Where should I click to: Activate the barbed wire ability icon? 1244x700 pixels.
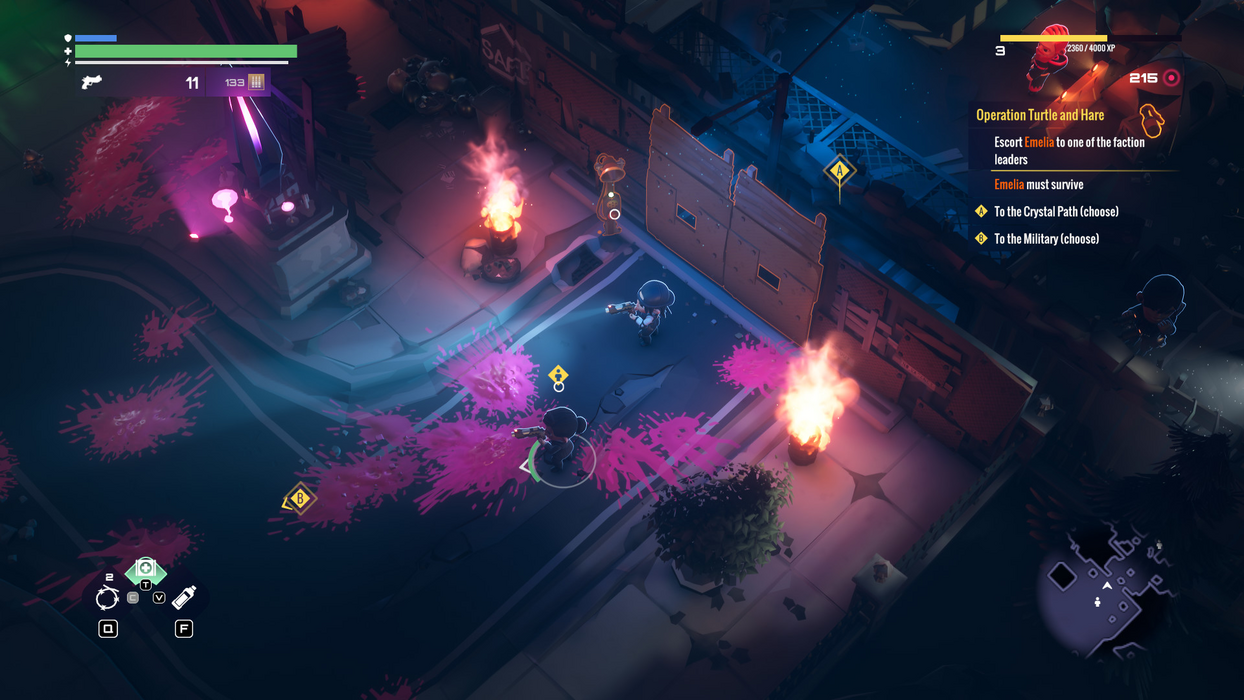(x=107, y=598)
